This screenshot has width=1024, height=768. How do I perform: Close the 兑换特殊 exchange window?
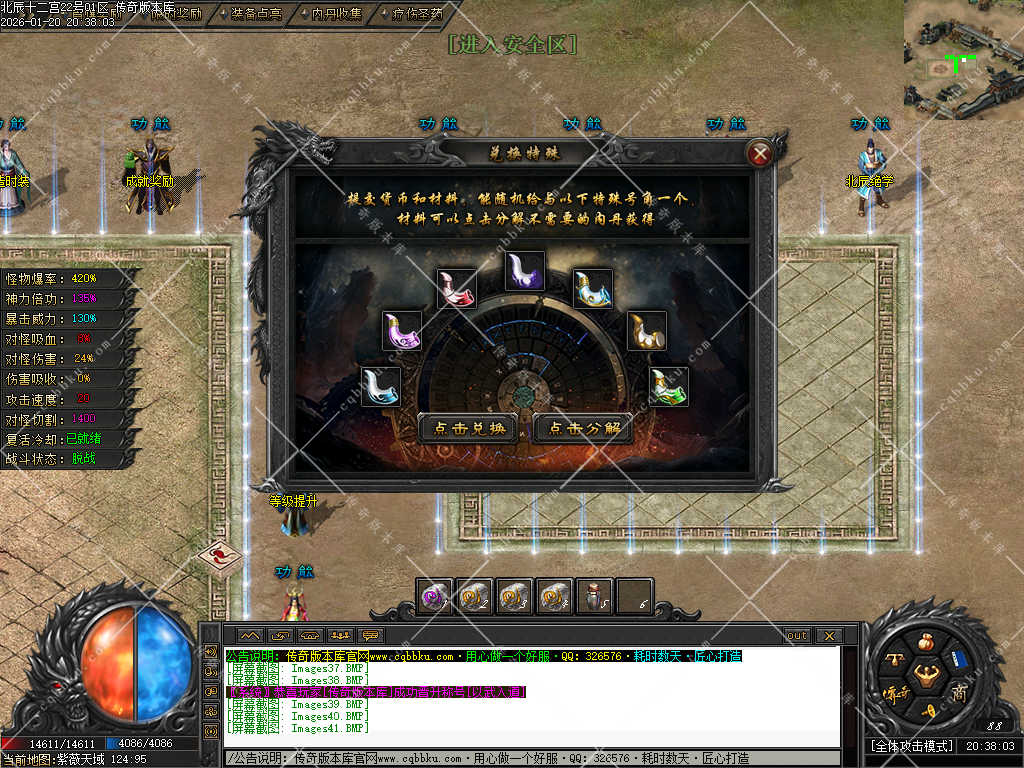point(760,154)
